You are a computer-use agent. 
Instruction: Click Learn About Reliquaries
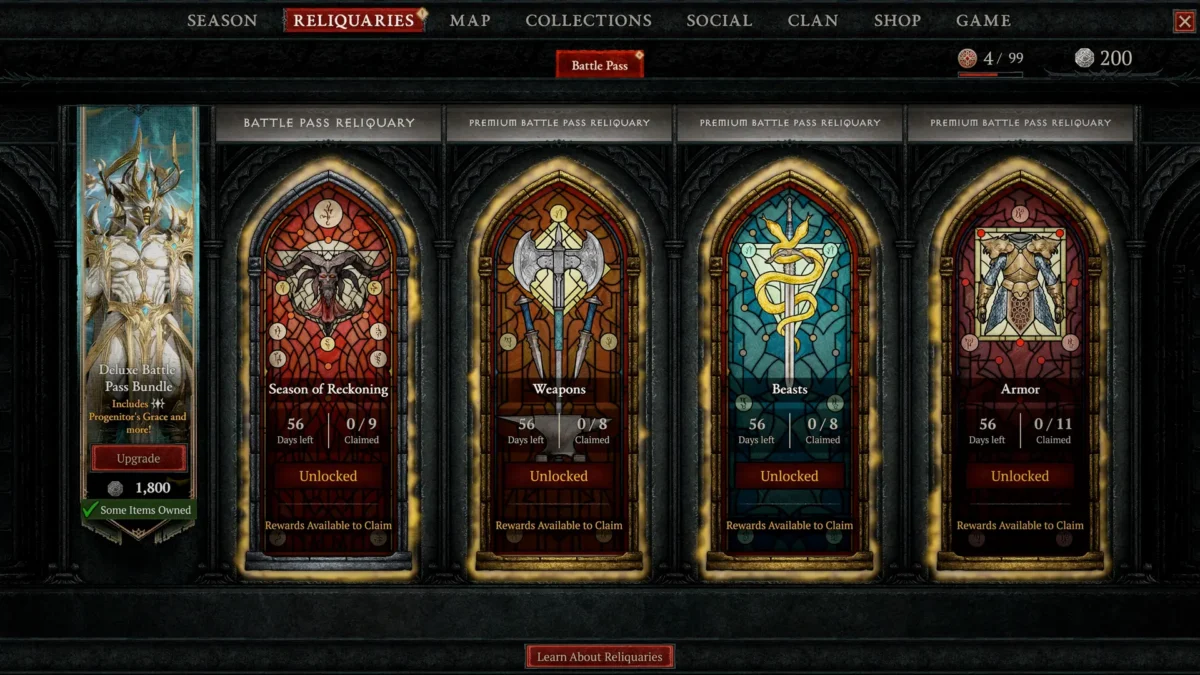[x=600, y=657]
